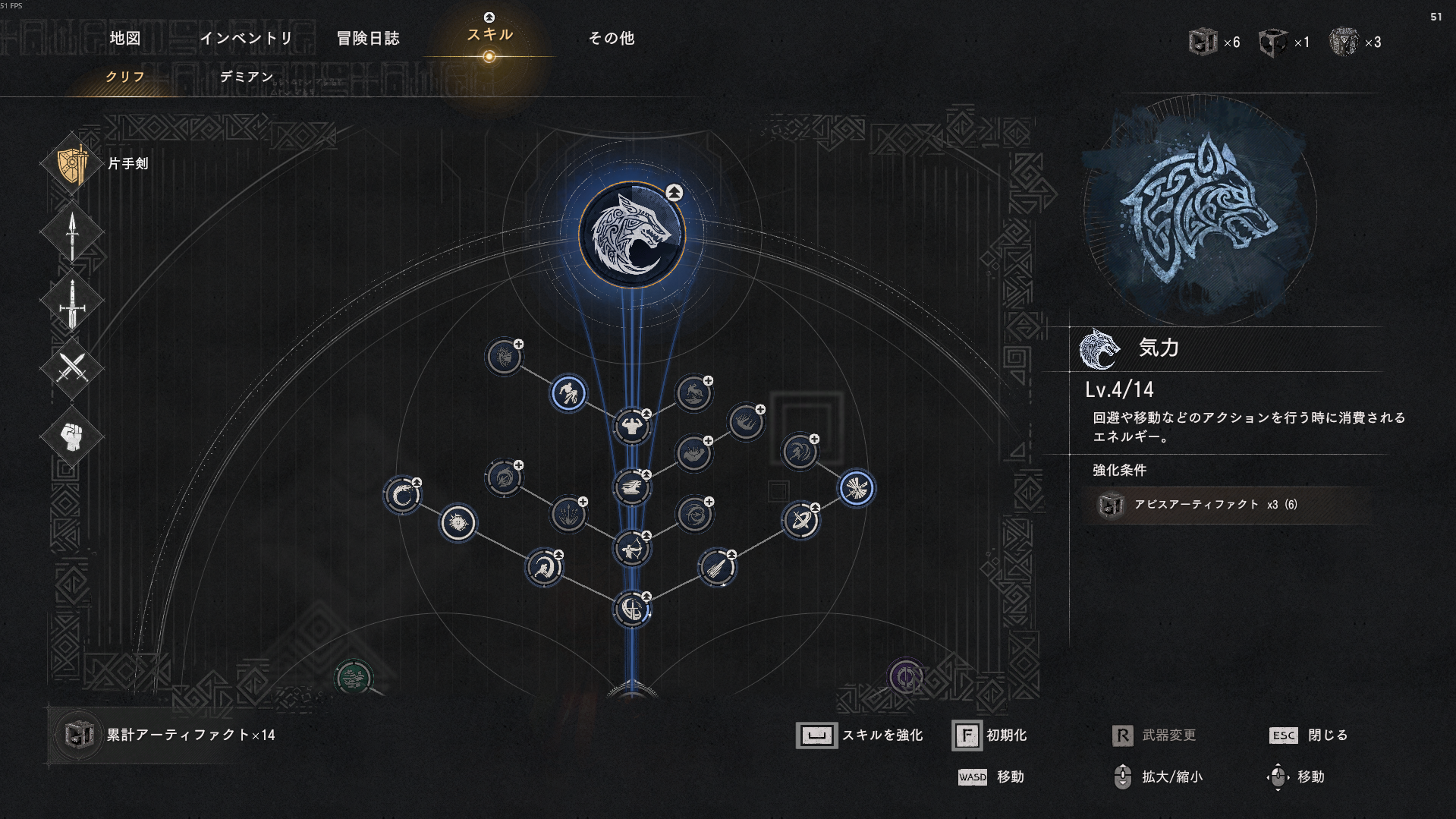Click the 武器変更 weapon change button
Image resolution: width=1456 pixels, height=819 pixels.
point(1154,736)
